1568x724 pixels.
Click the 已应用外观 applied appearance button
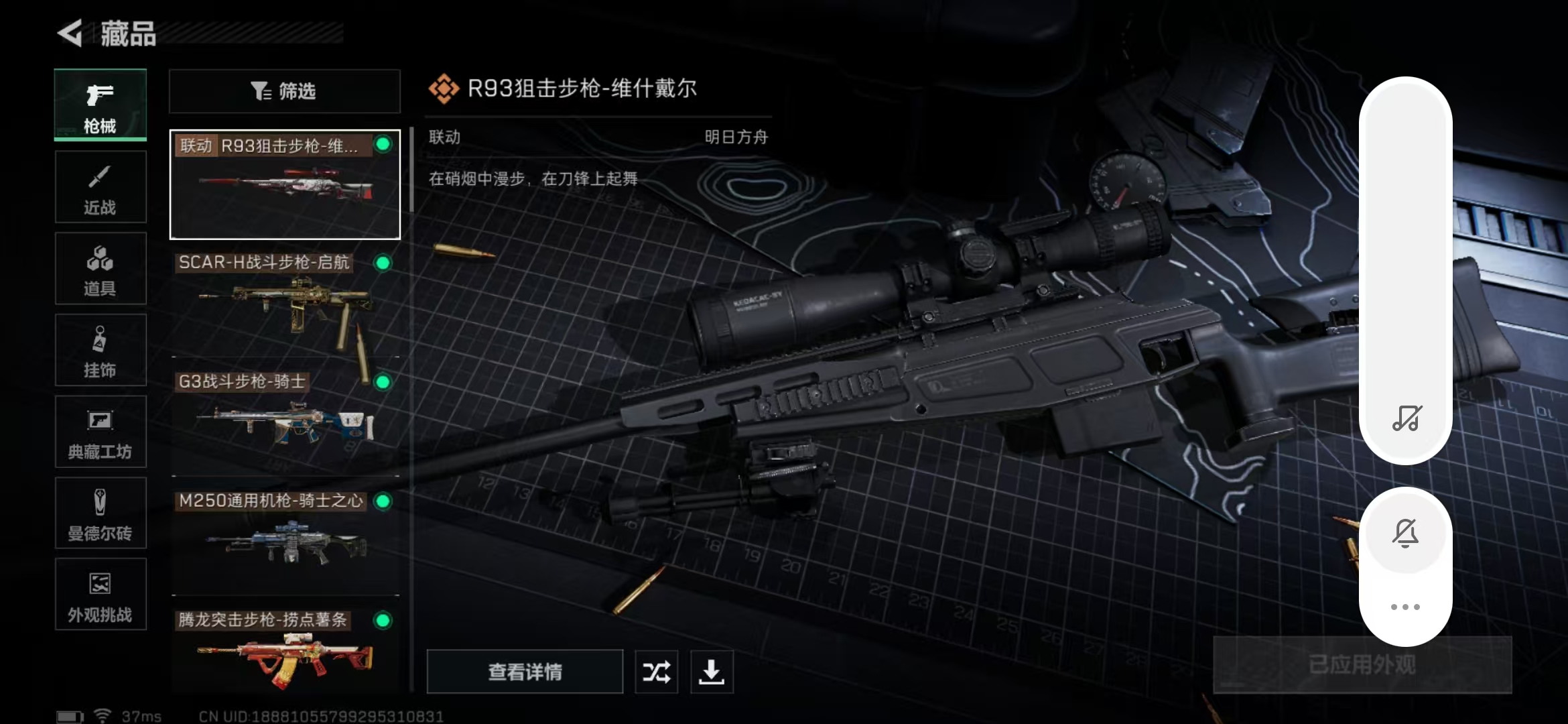click(1362, 665)
